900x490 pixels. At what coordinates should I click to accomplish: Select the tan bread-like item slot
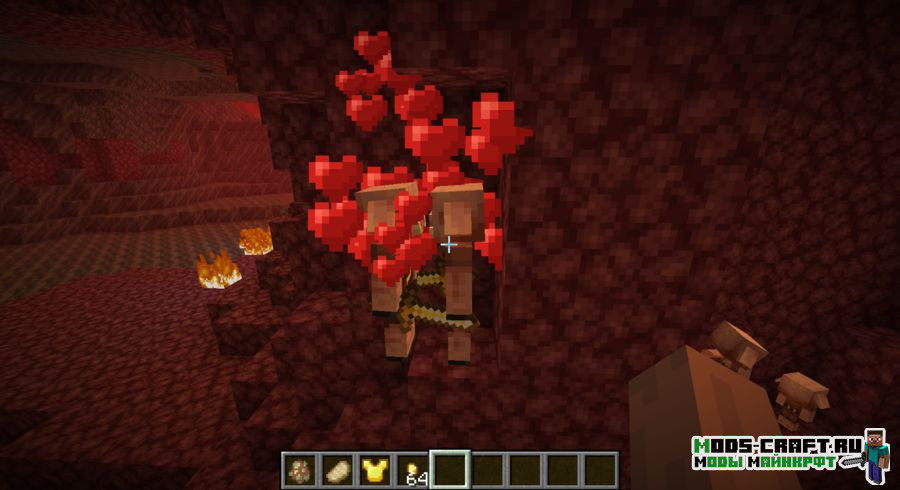pos(337,469)
